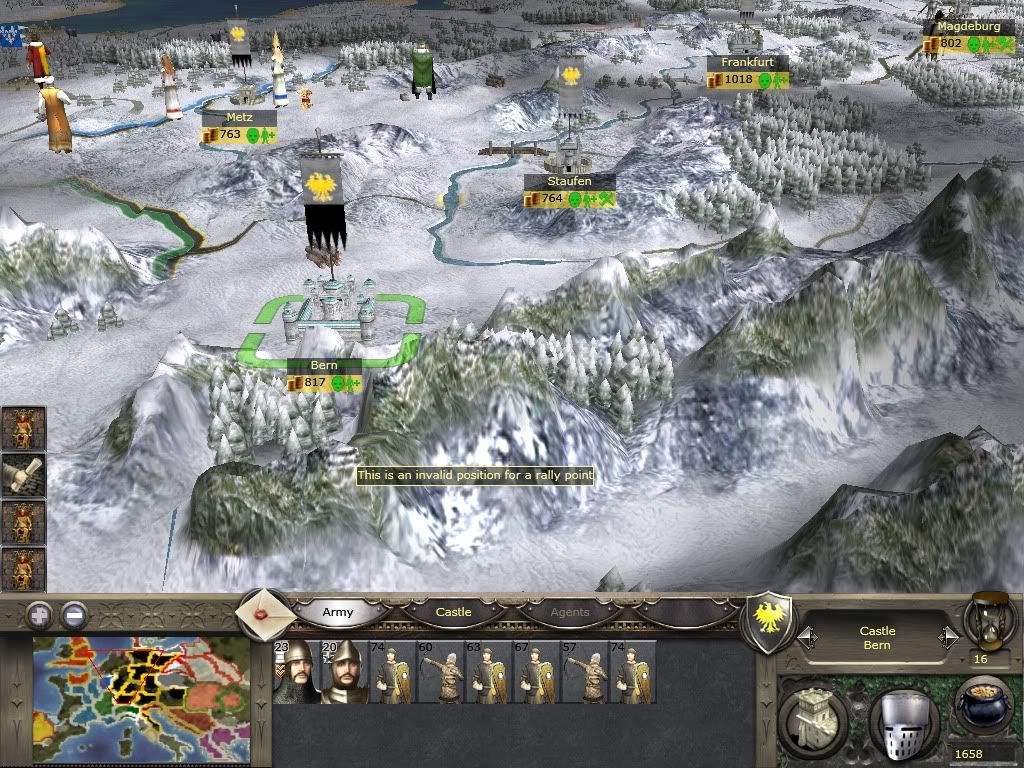Open finances with the pot of gold
This screenshot has height=768, width=1024.
pyautogui.click(x=983, y=706)
